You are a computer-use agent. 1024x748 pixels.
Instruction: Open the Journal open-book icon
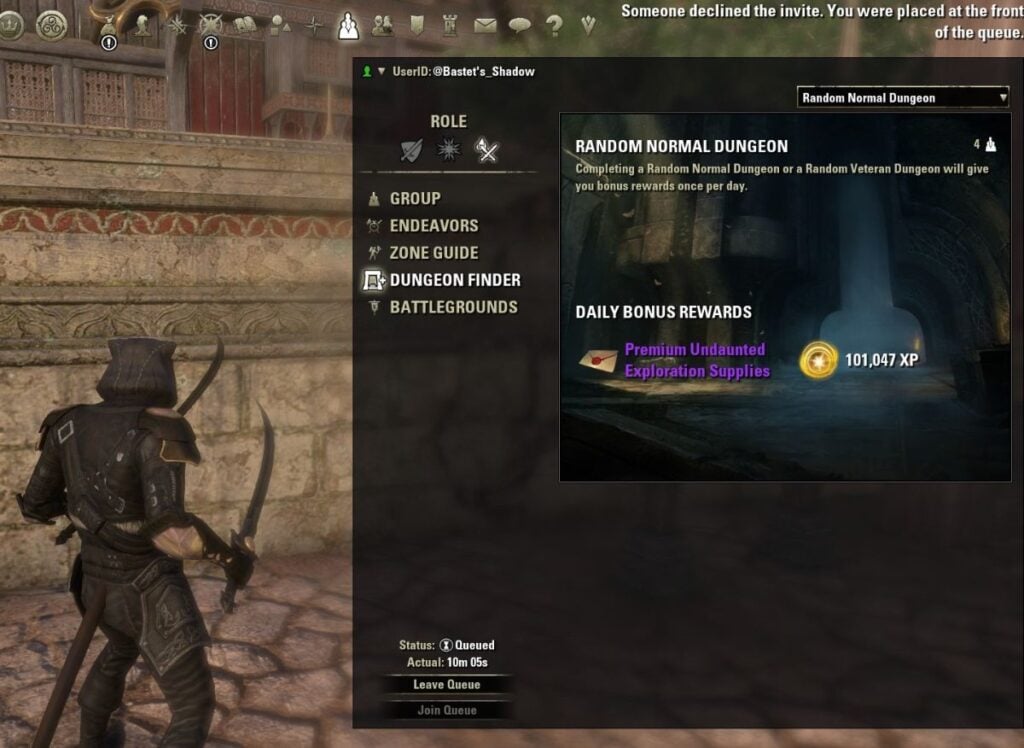click(245, 26)
